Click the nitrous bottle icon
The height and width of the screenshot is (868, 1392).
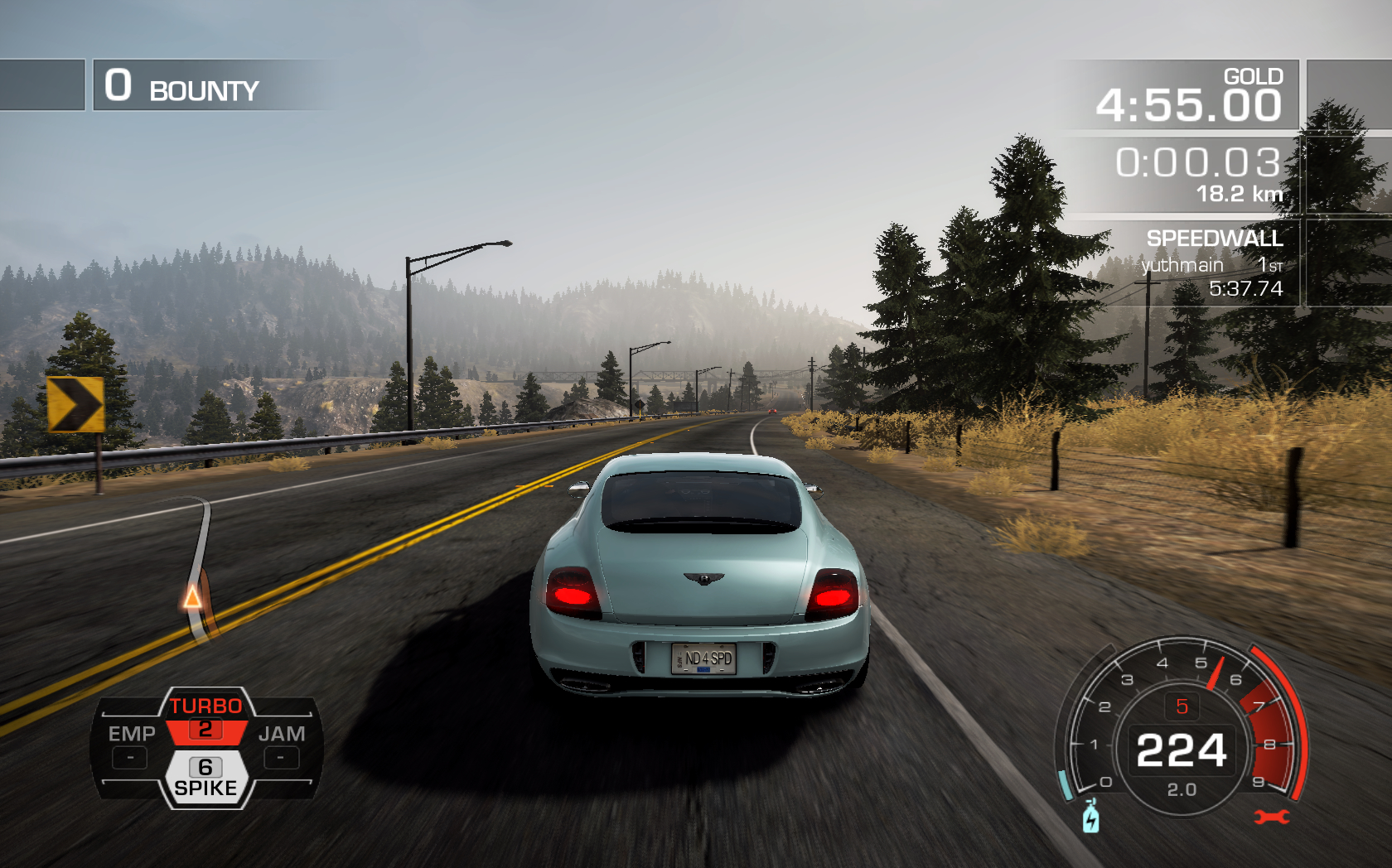tap(1091, 817)
